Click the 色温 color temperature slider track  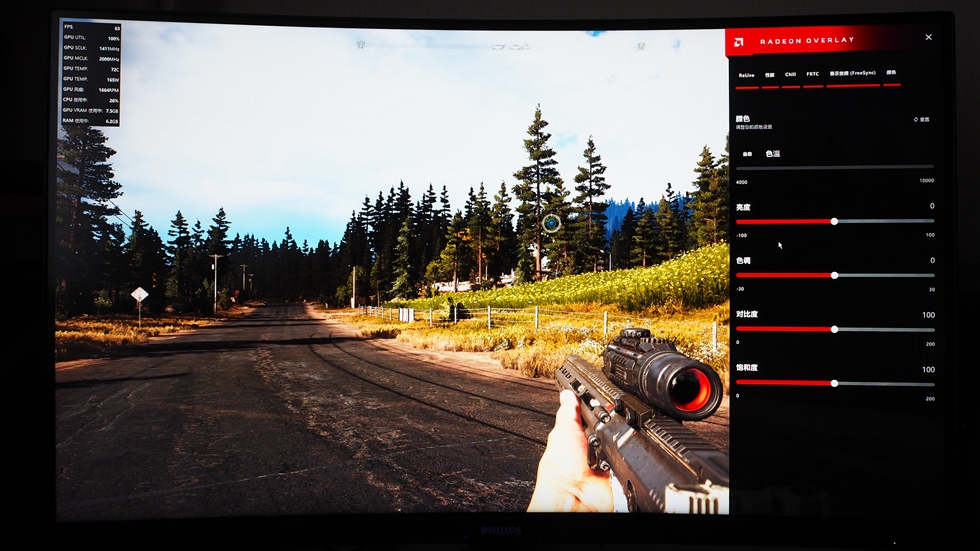835,167
